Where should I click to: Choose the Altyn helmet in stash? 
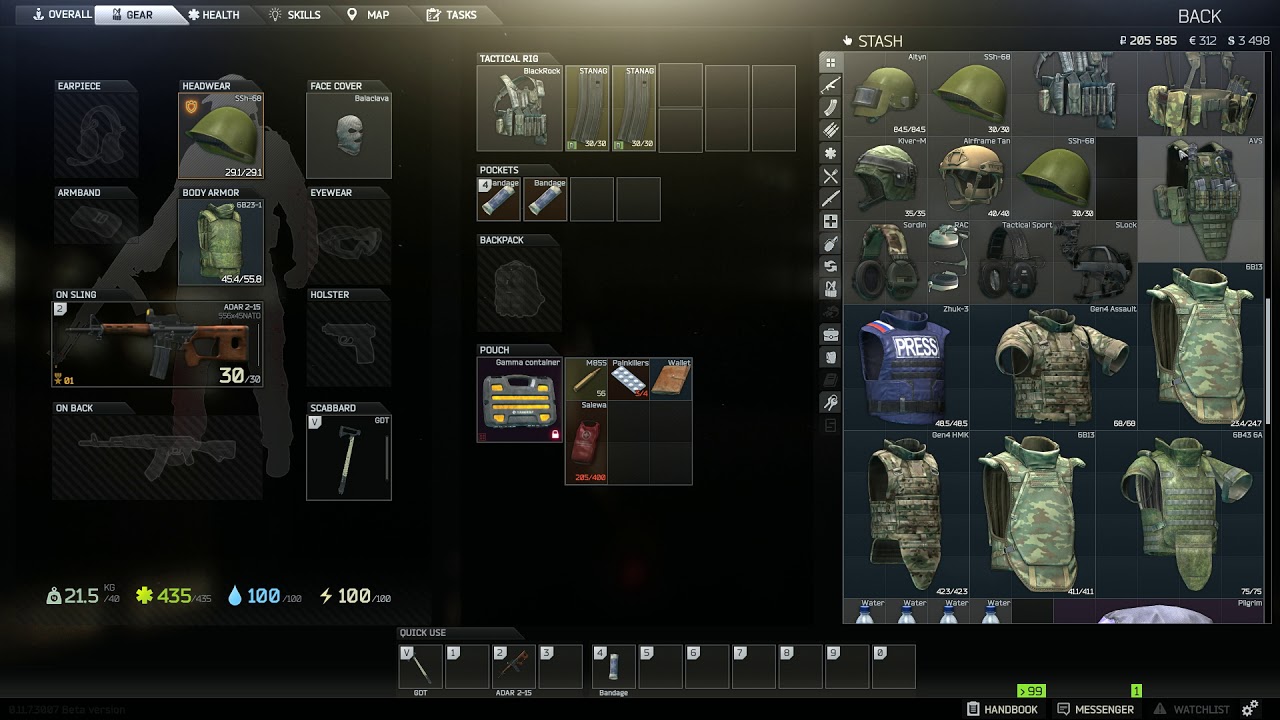click(x=885, y=93)
